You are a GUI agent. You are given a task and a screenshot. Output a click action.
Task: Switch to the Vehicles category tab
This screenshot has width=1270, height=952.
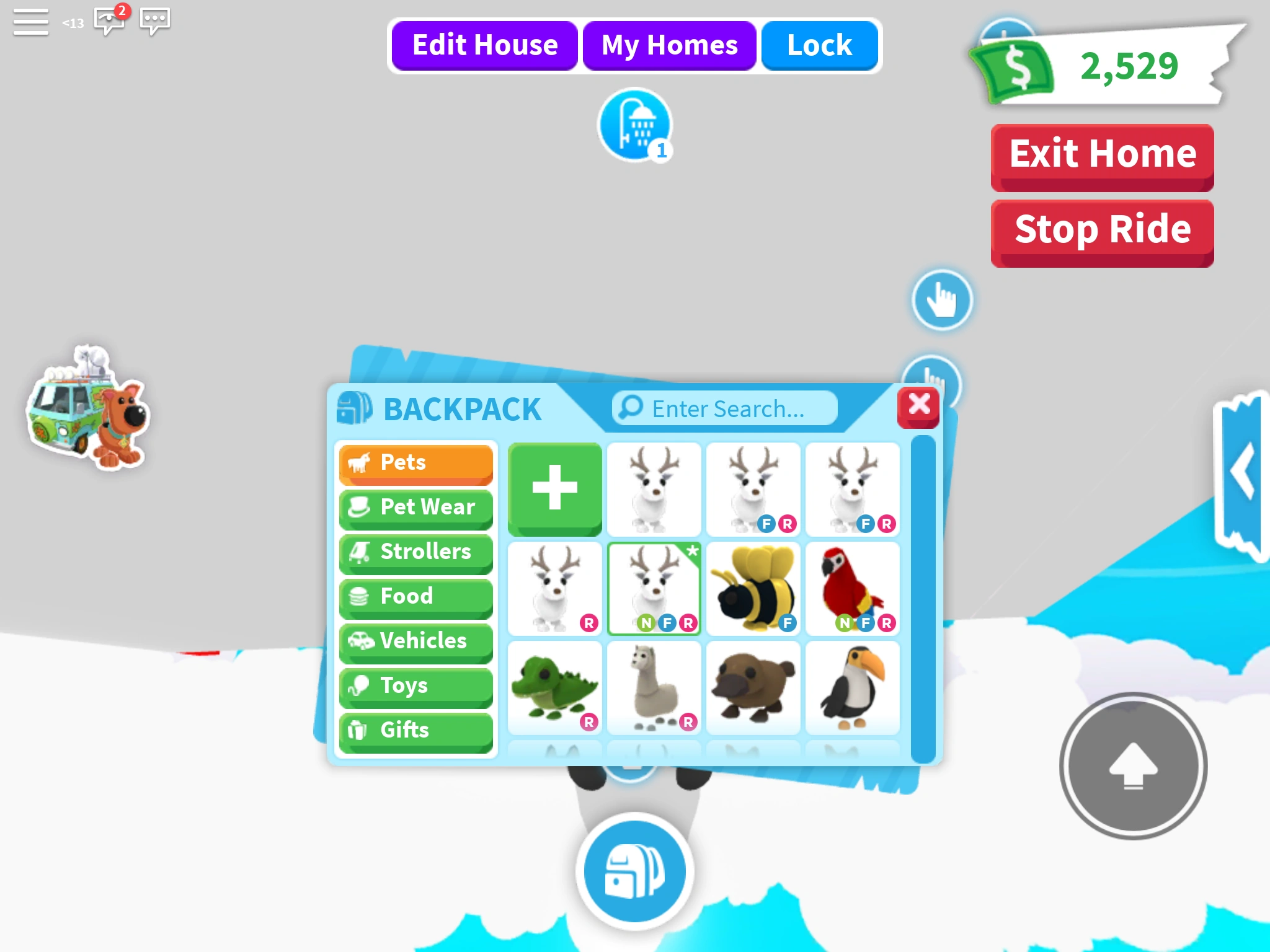point(415,641)
